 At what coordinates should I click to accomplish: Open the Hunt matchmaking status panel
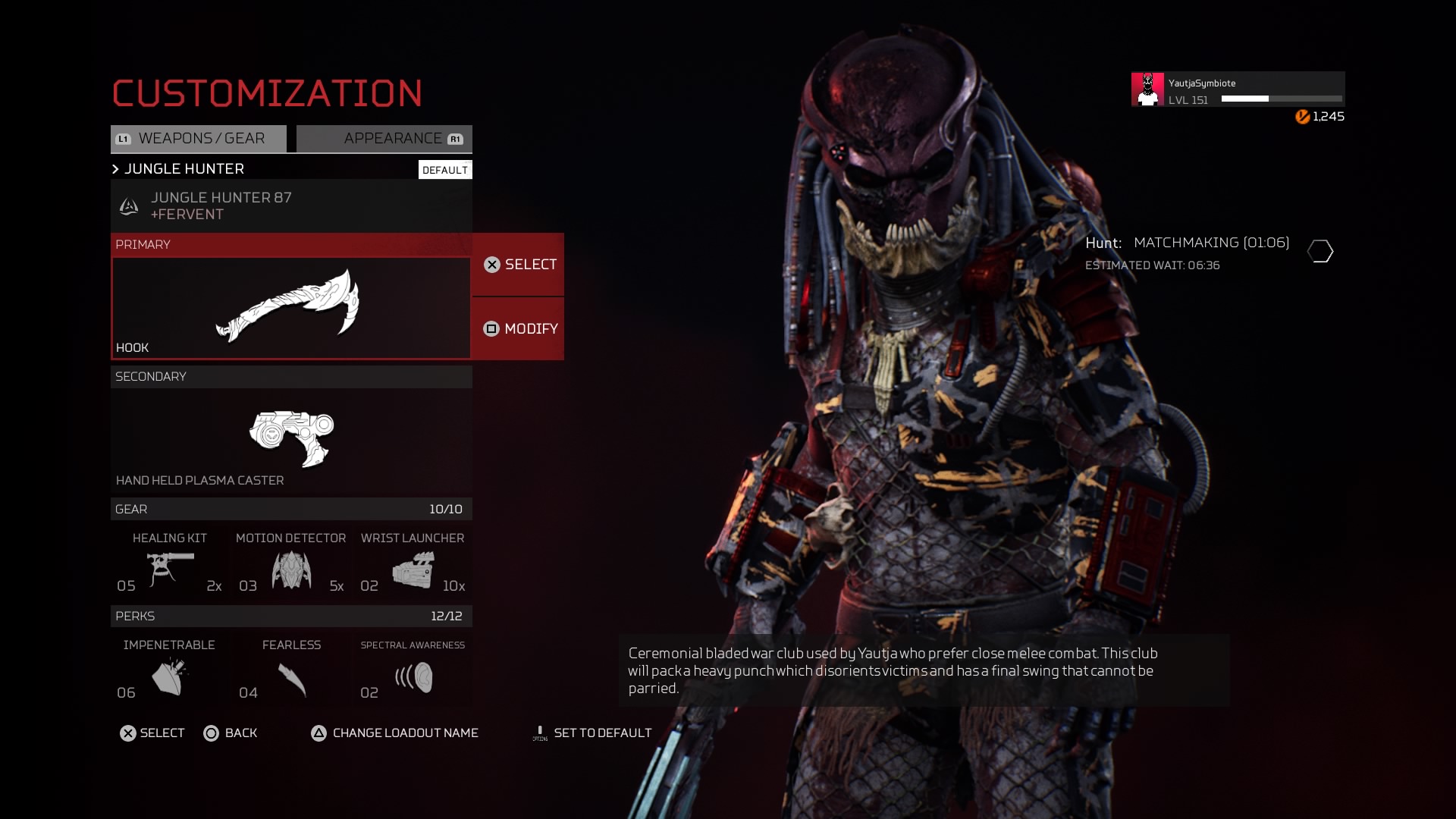1209,253
